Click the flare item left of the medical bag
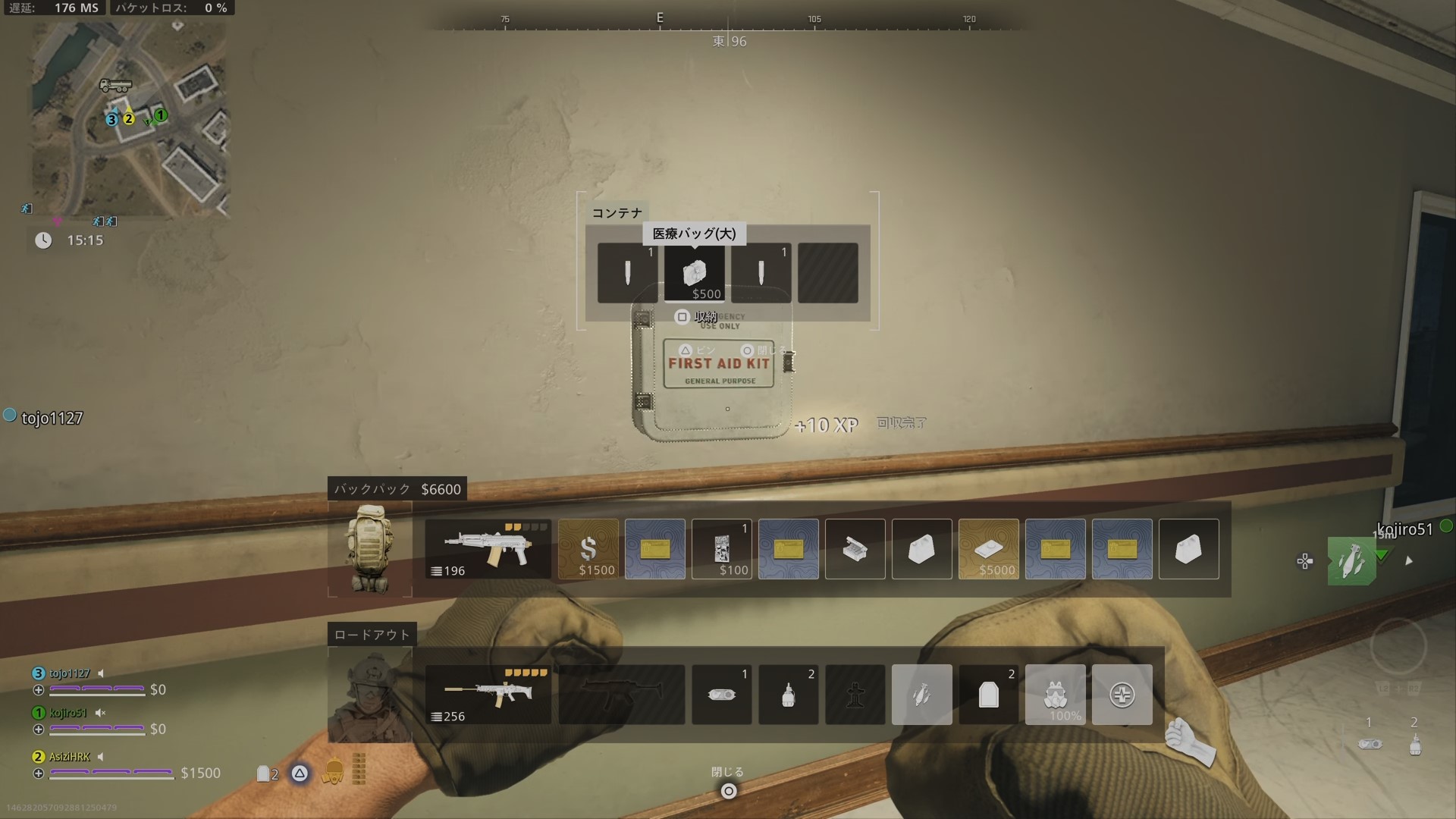Viewport: 1456px width, 819px height. 627,271
